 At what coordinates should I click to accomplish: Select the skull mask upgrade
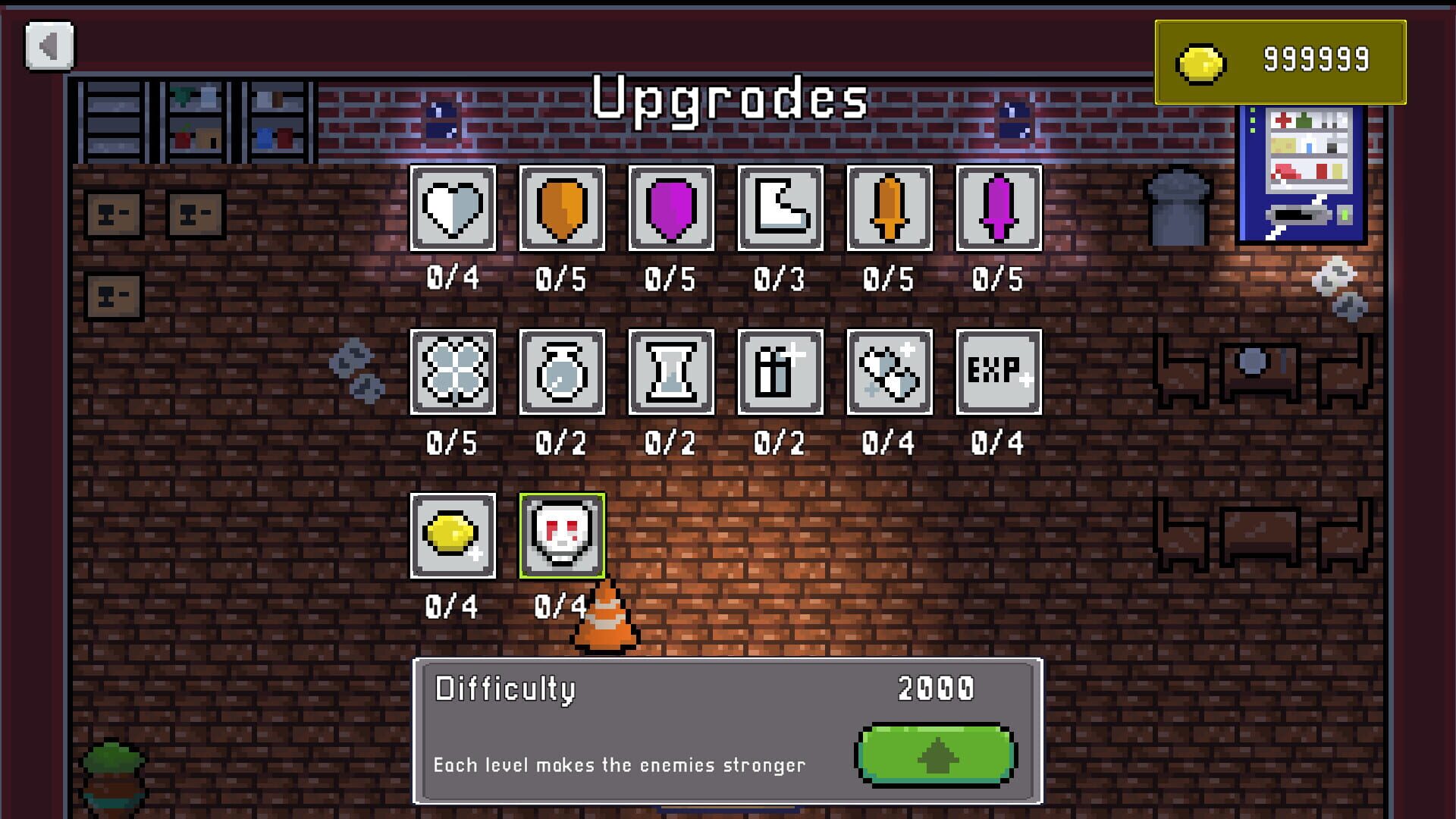(562, 536)
